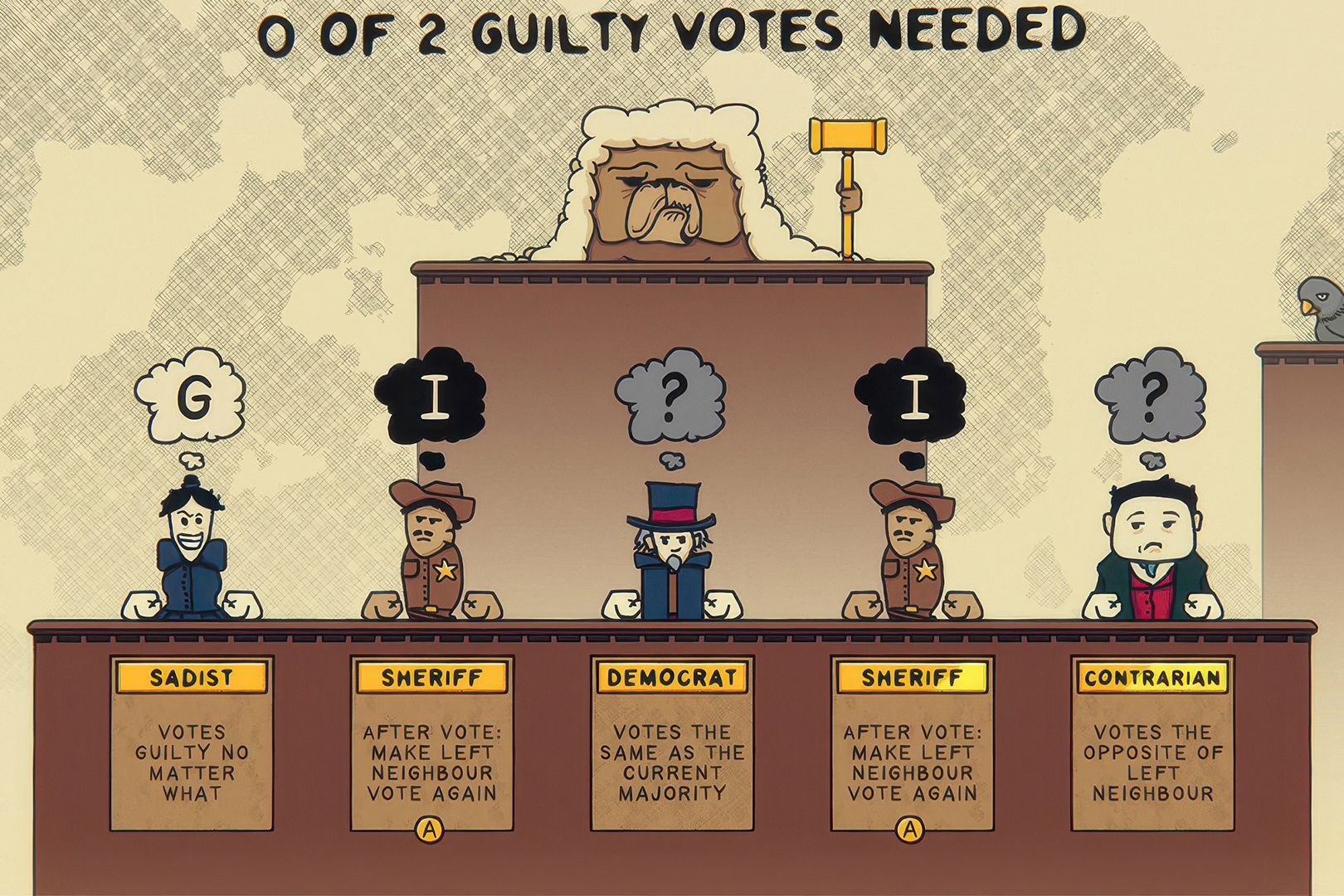Activate the second Sheriff's circular A ability
The image size is (1344, 896).
click(x=910, y=827)
